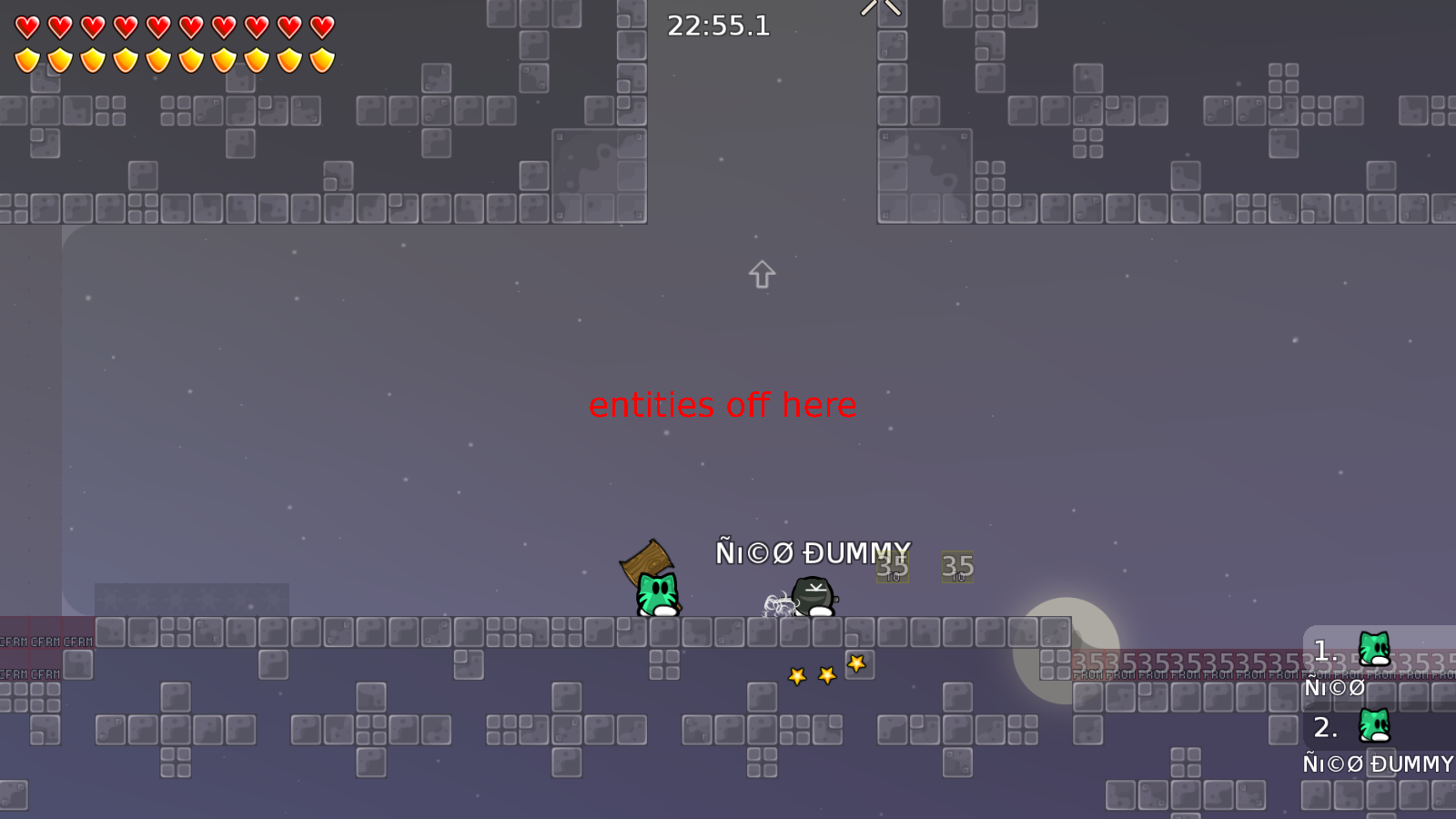Screen dimensions: 1456x819
Task: Click the race timer showing 22:55.1
Action: [x=718, y=26]
